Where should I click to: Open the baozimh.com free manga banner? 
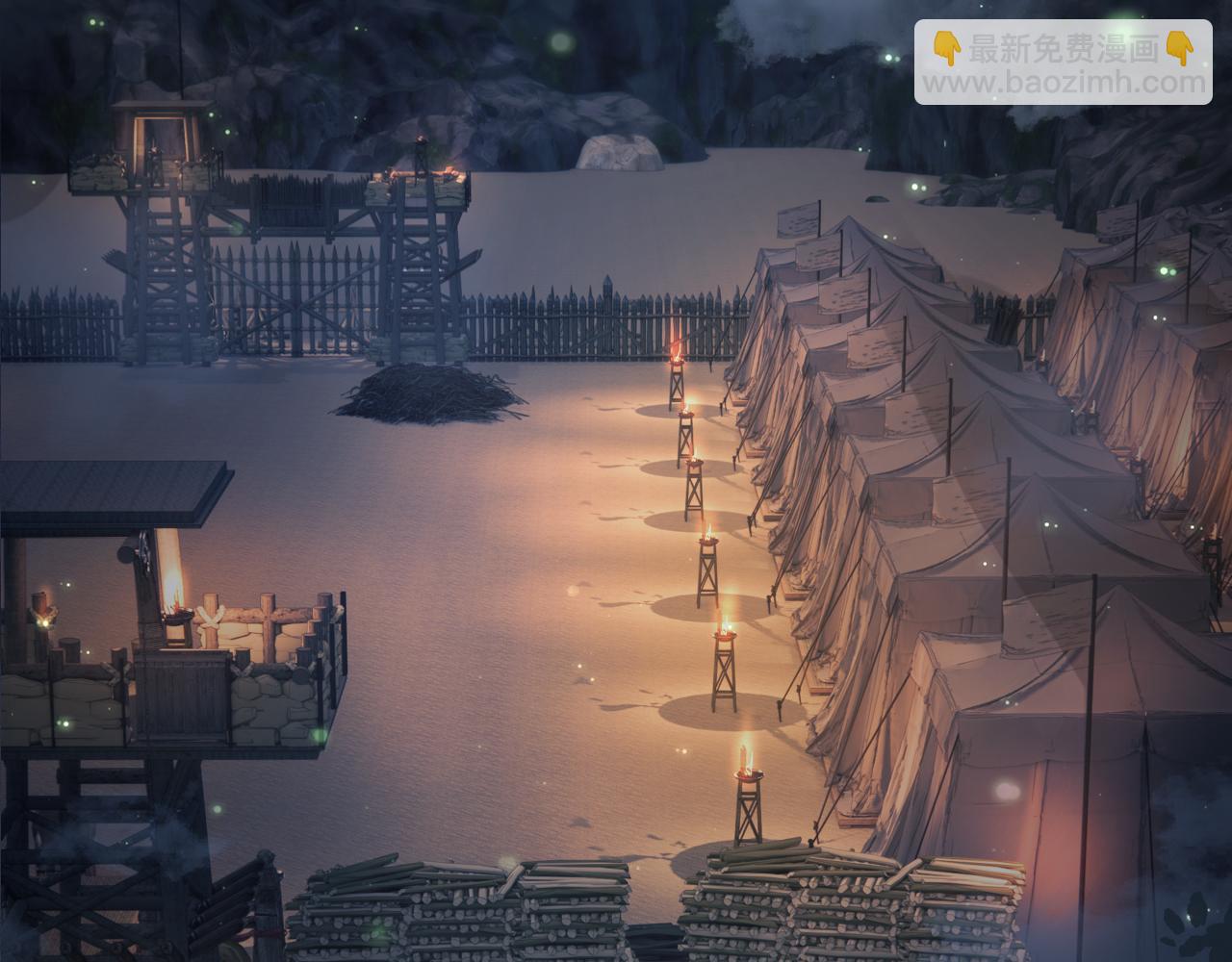pos(1063,63)
